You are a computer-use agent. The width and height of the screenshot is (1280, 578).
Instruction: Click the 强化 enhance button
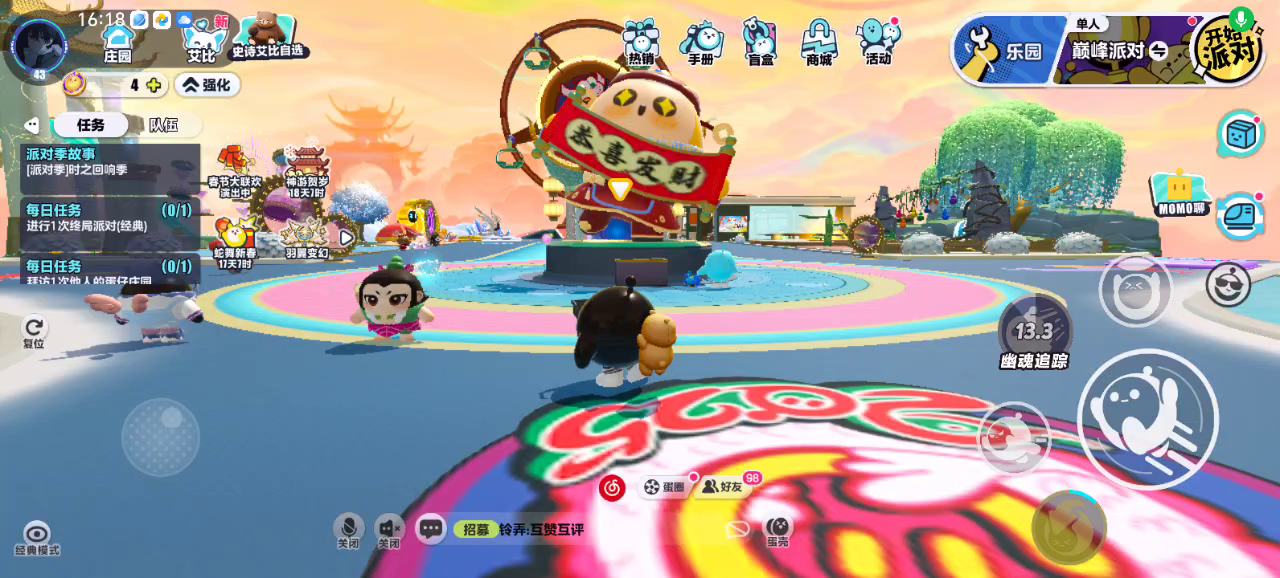207,85
